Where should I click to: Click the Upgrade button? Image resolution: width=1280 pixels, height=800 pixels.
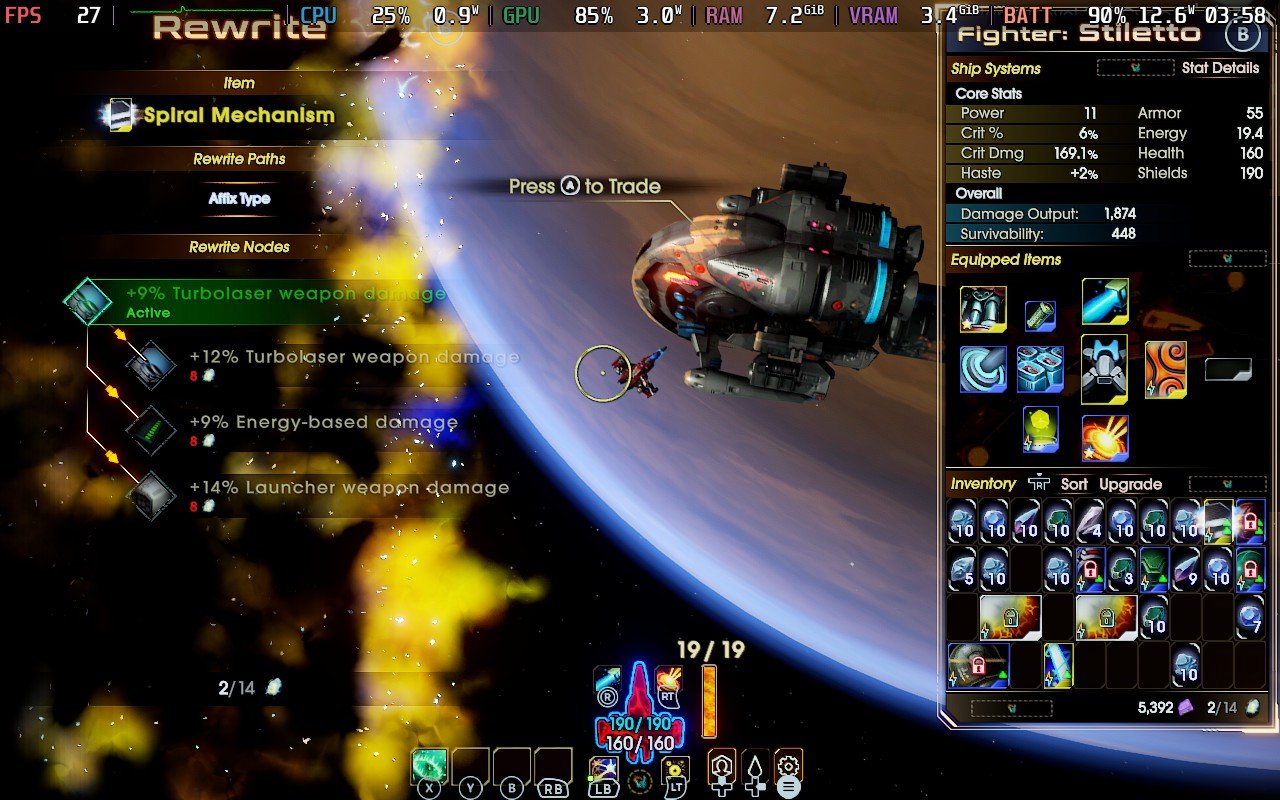pyautogui.click(x=1131, y=484)
